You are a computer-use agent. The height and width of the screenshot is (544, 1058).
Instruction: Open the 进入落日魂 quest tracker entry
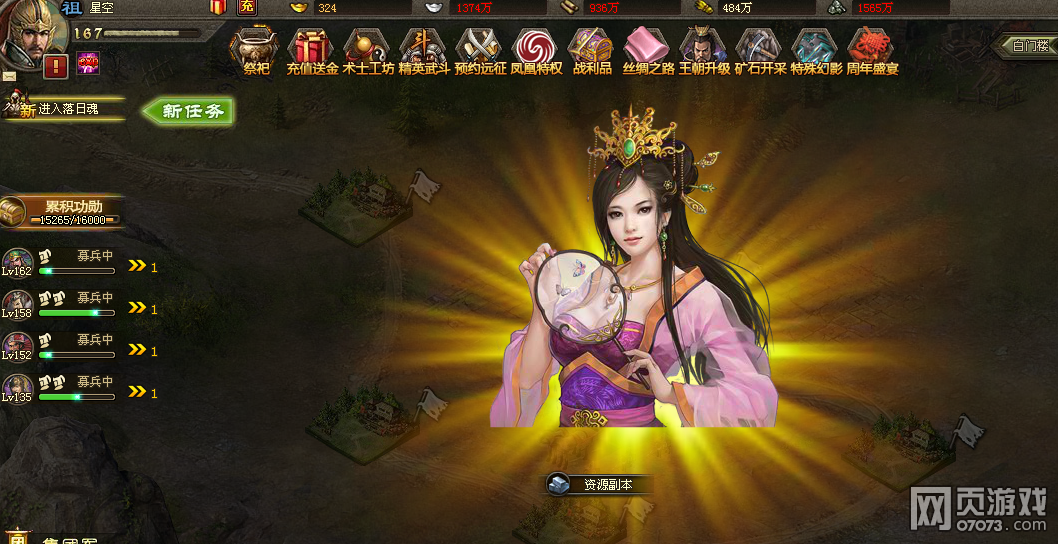click(x=67, y=108)
